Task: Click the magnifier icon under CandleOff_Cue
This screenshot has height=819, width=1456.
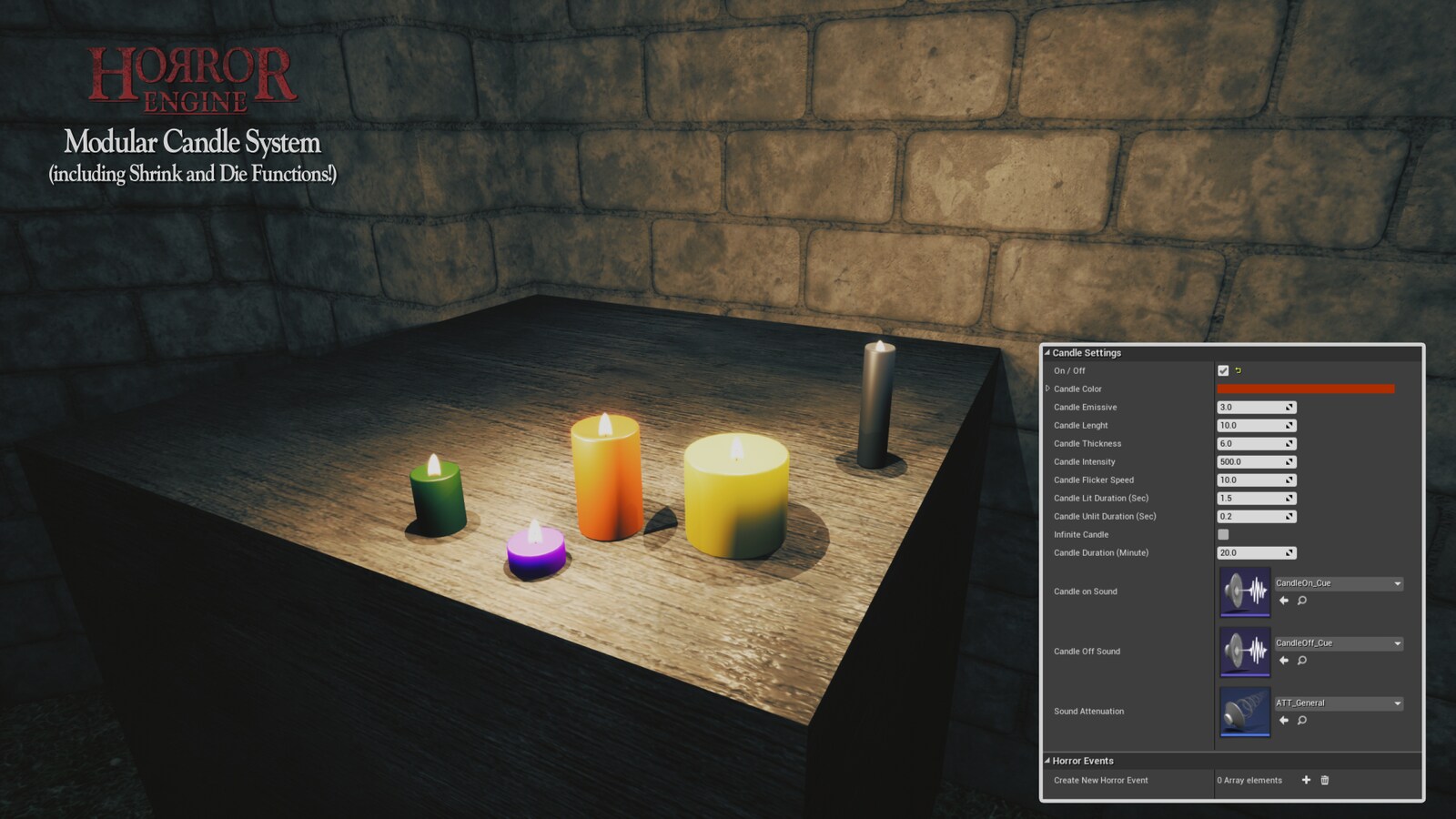Action: (x=1301, y=660)
